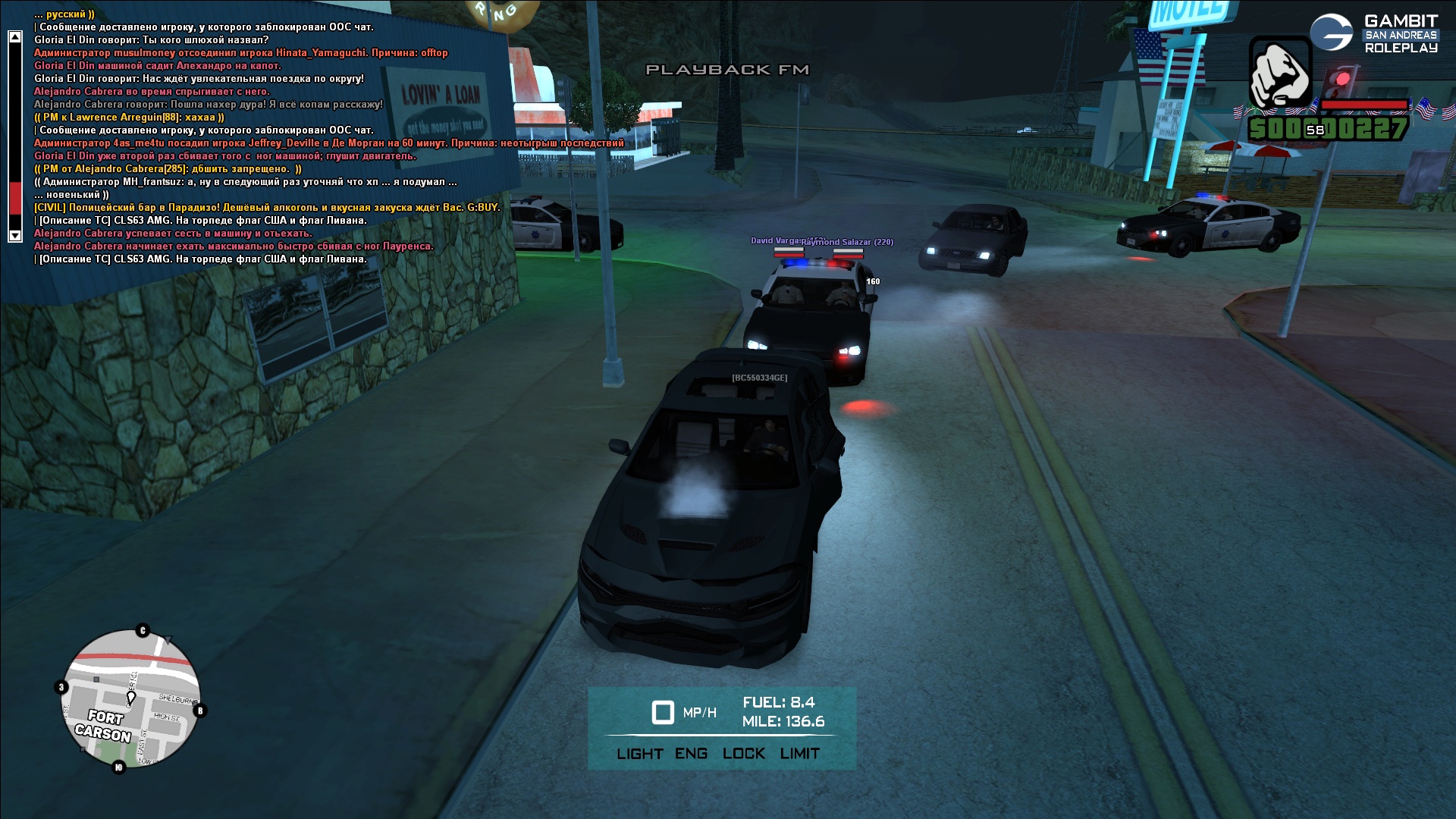Toggle the ENG engine indicator
The image size is (1456, 819).
point(691,754)
